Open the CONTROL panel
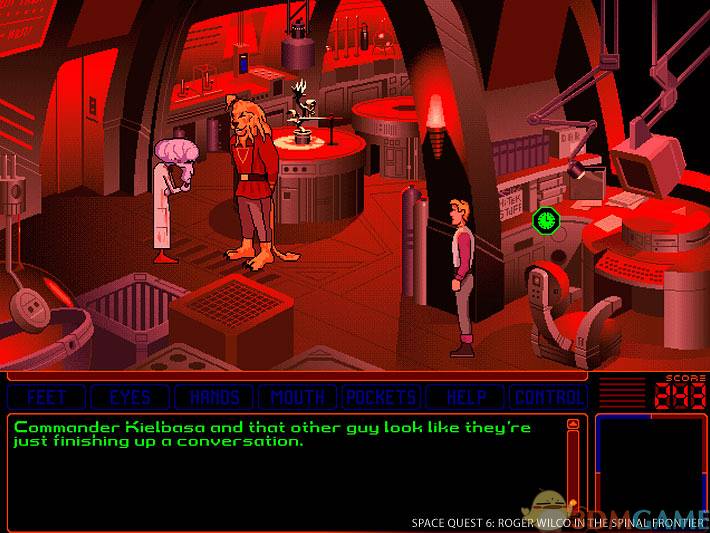Viewport: 710px width, 533px height. click(x=548, y=397)
